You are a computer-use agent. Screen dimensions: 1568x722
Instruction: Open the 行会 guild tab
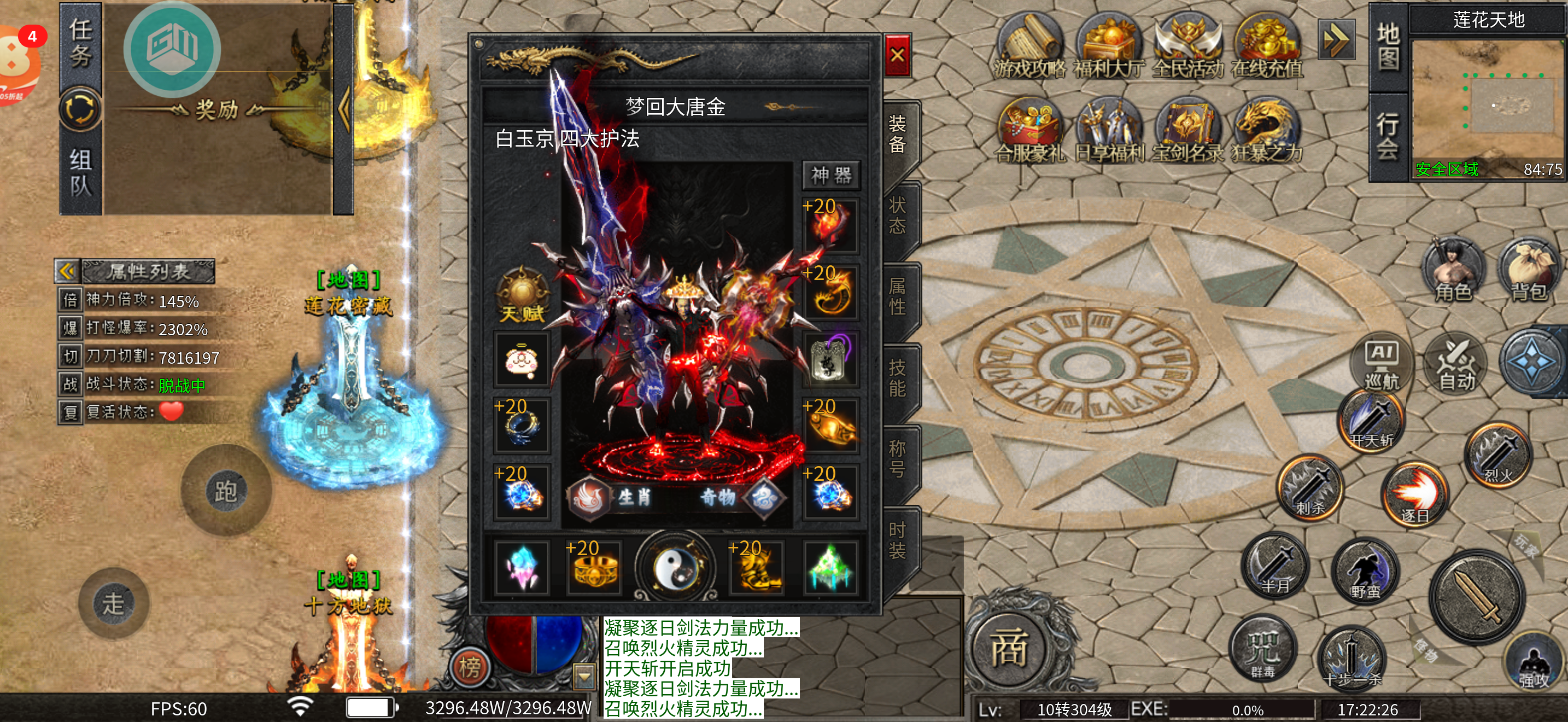click(1387, 136)
